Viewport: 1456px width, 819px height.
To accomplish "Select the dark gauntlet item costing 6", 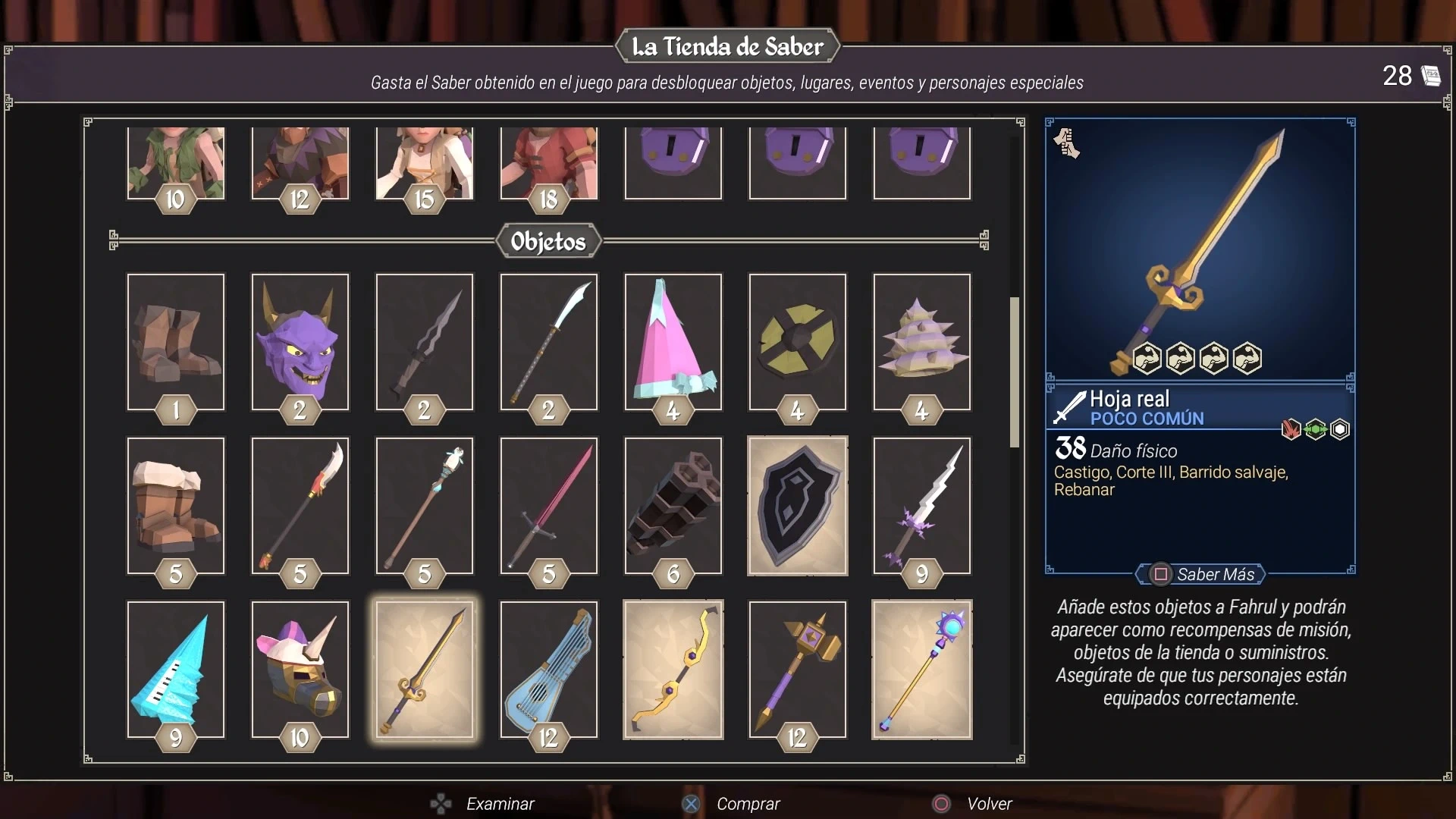I will pyautogui.click(x=673, y=505).
